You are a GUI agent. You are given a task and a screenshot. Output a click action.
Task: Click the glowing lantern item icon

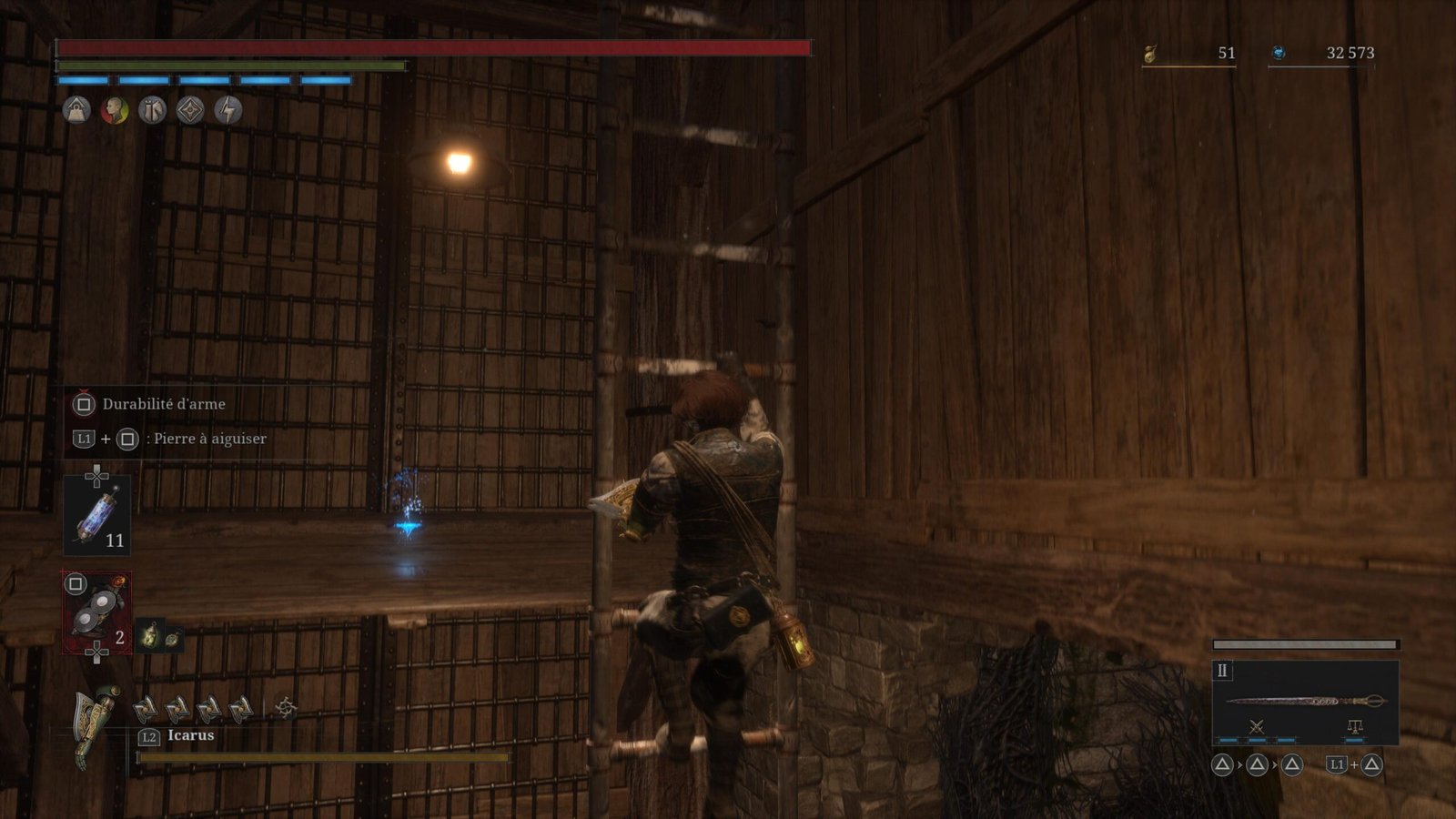(149, 634)
